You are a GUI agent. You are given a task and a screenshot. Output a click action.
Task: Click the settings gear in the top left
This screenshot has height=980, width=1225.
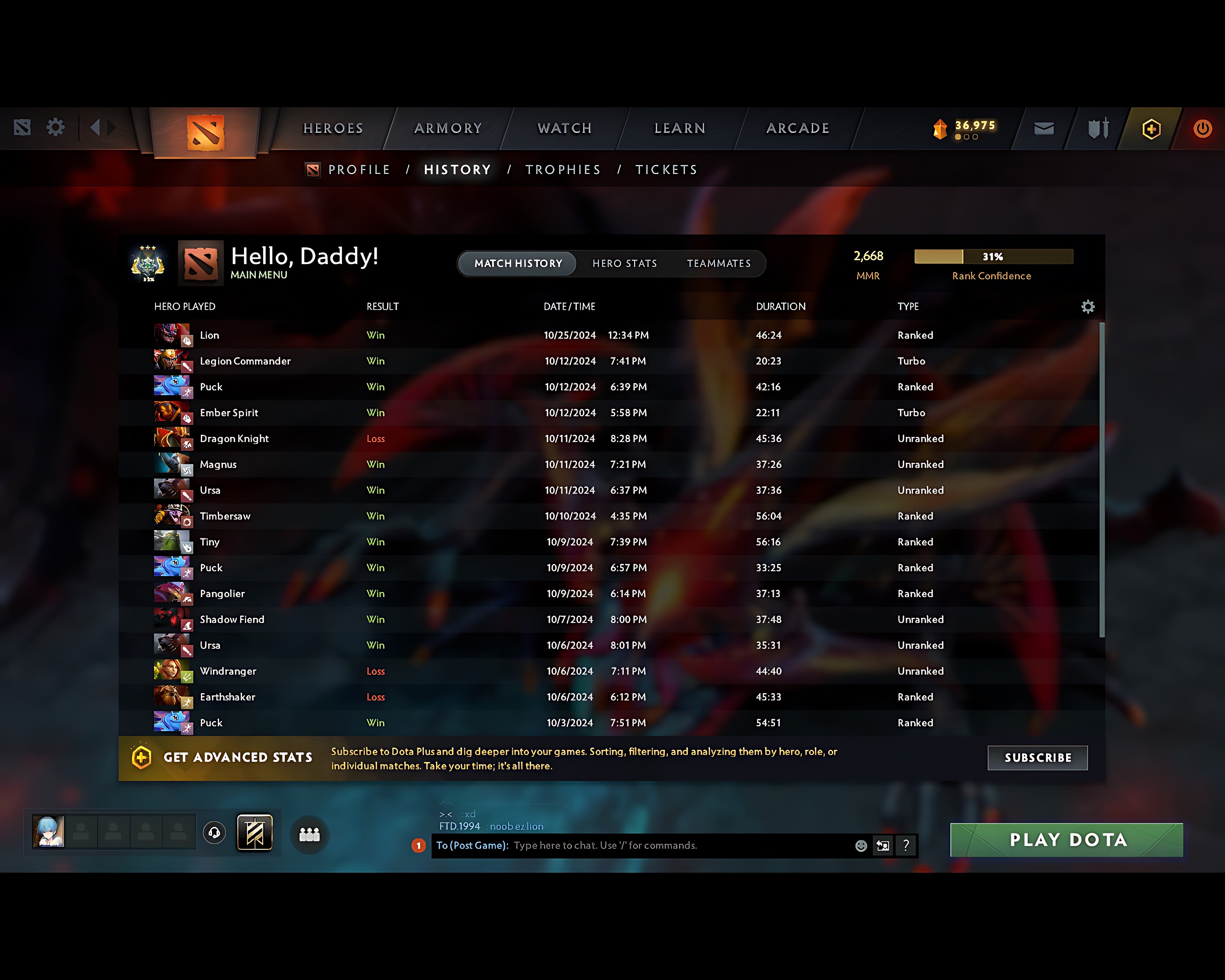(55, 128)
